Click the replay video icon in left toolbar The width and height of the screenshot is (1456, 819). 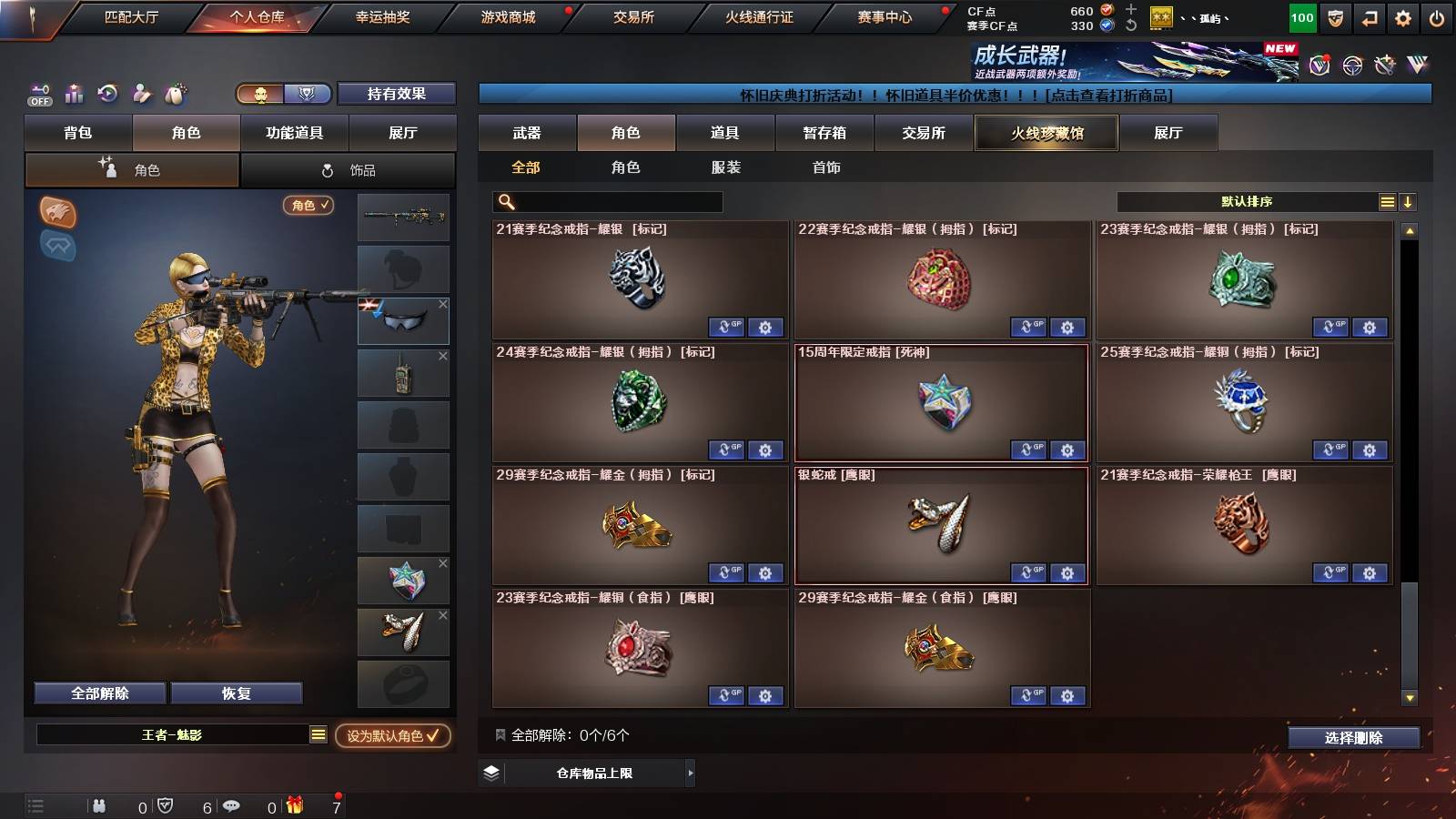click(107, 94)
